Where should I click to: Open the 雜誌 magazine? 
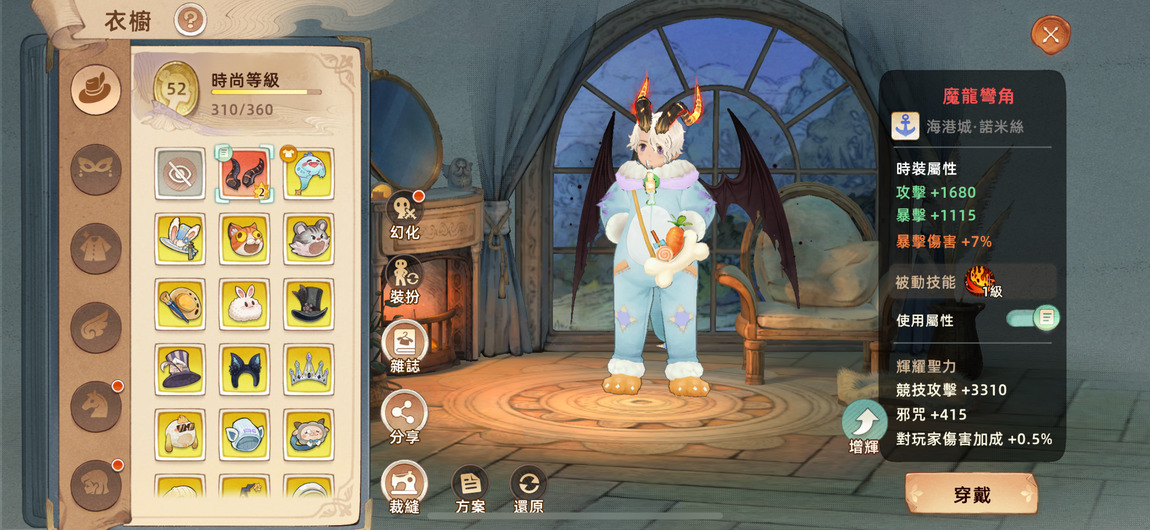[405, 346]
